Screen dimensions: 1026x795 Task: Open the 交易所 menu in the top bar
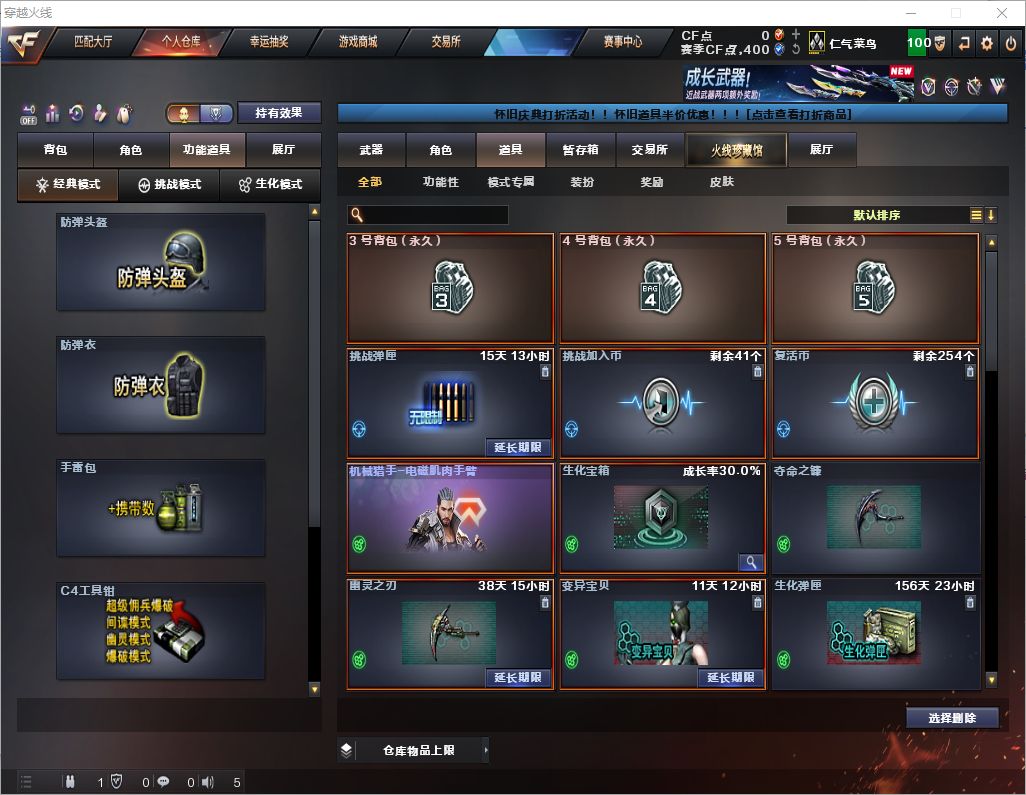point(446,42)
